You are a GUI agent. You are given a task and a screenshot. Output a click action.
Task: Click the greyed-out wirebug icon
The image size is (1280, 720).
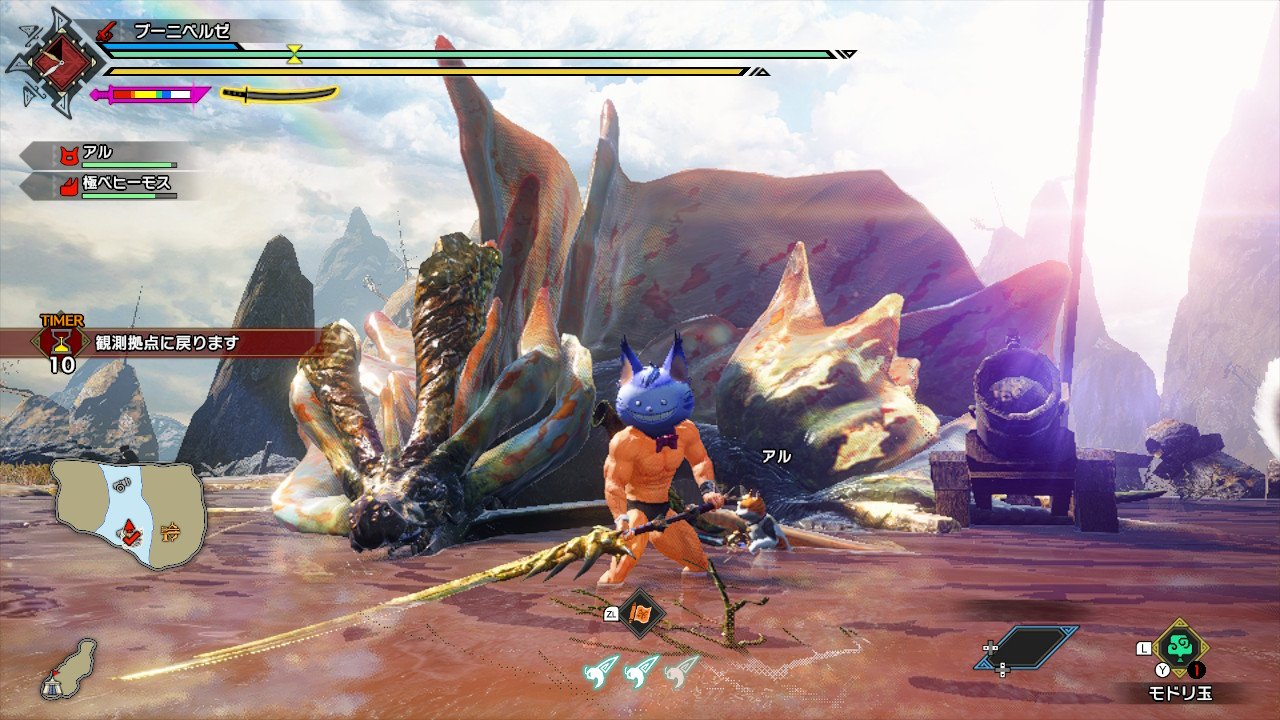(x=684, y=669)
